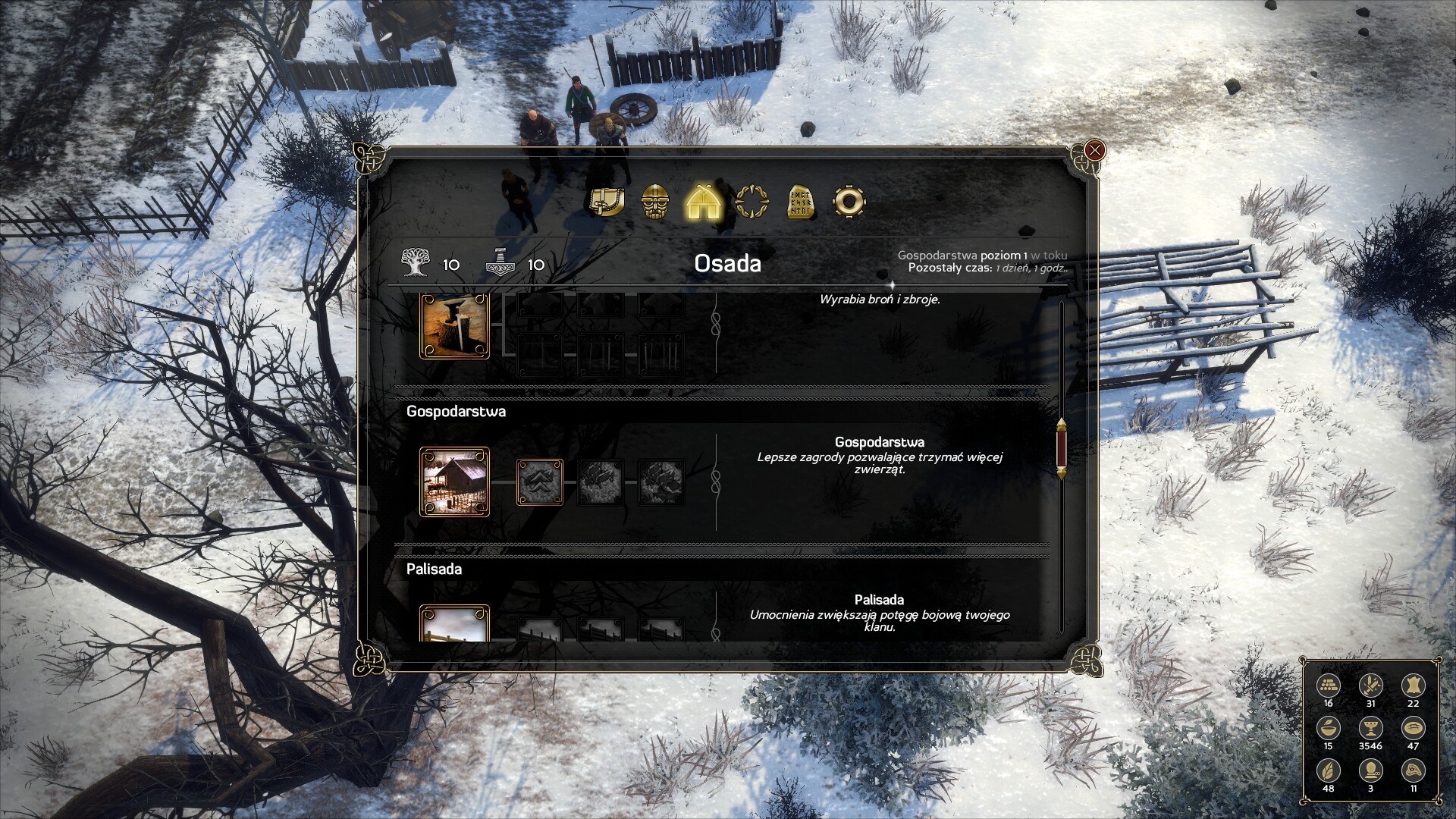Click the wood logs resource icon
1456x819 pixels.
1328,686
